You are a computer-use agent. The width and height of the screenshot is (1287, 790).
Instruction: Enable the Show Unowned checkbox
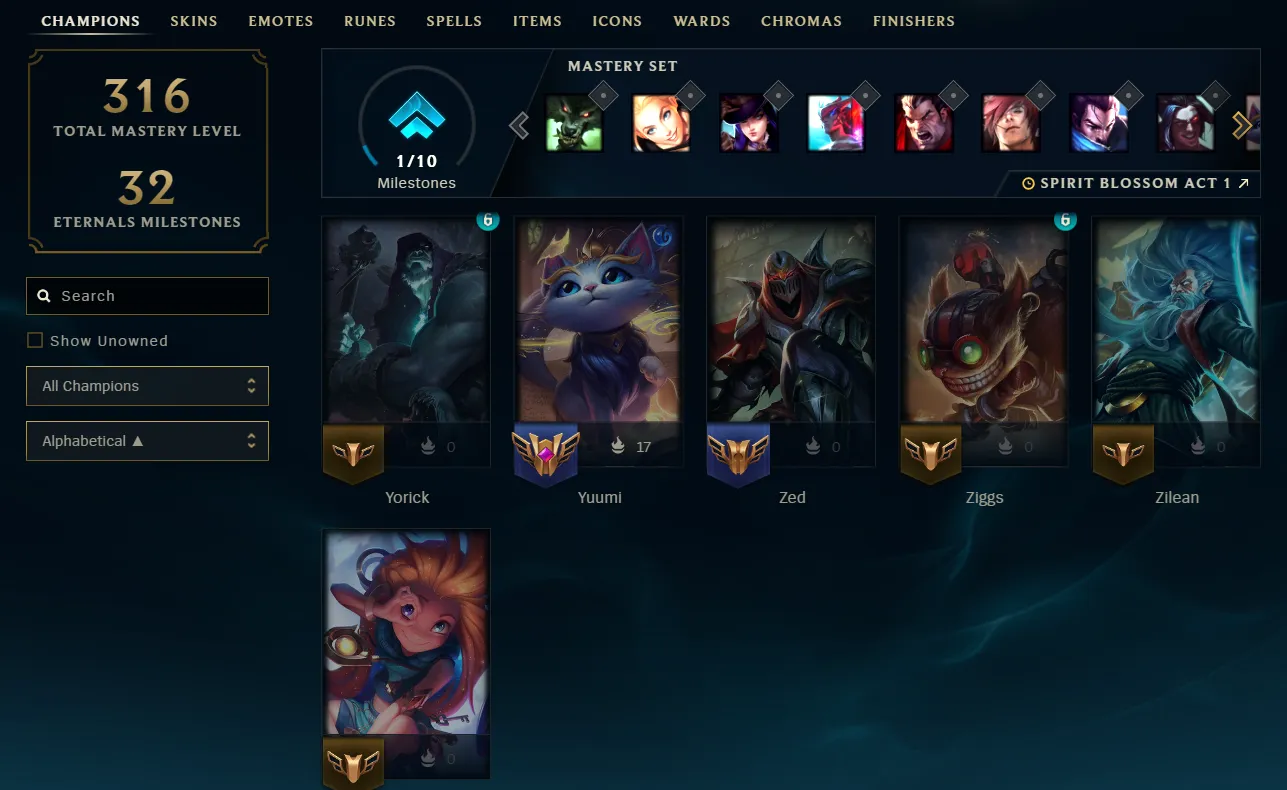click(x=35, y=340)
